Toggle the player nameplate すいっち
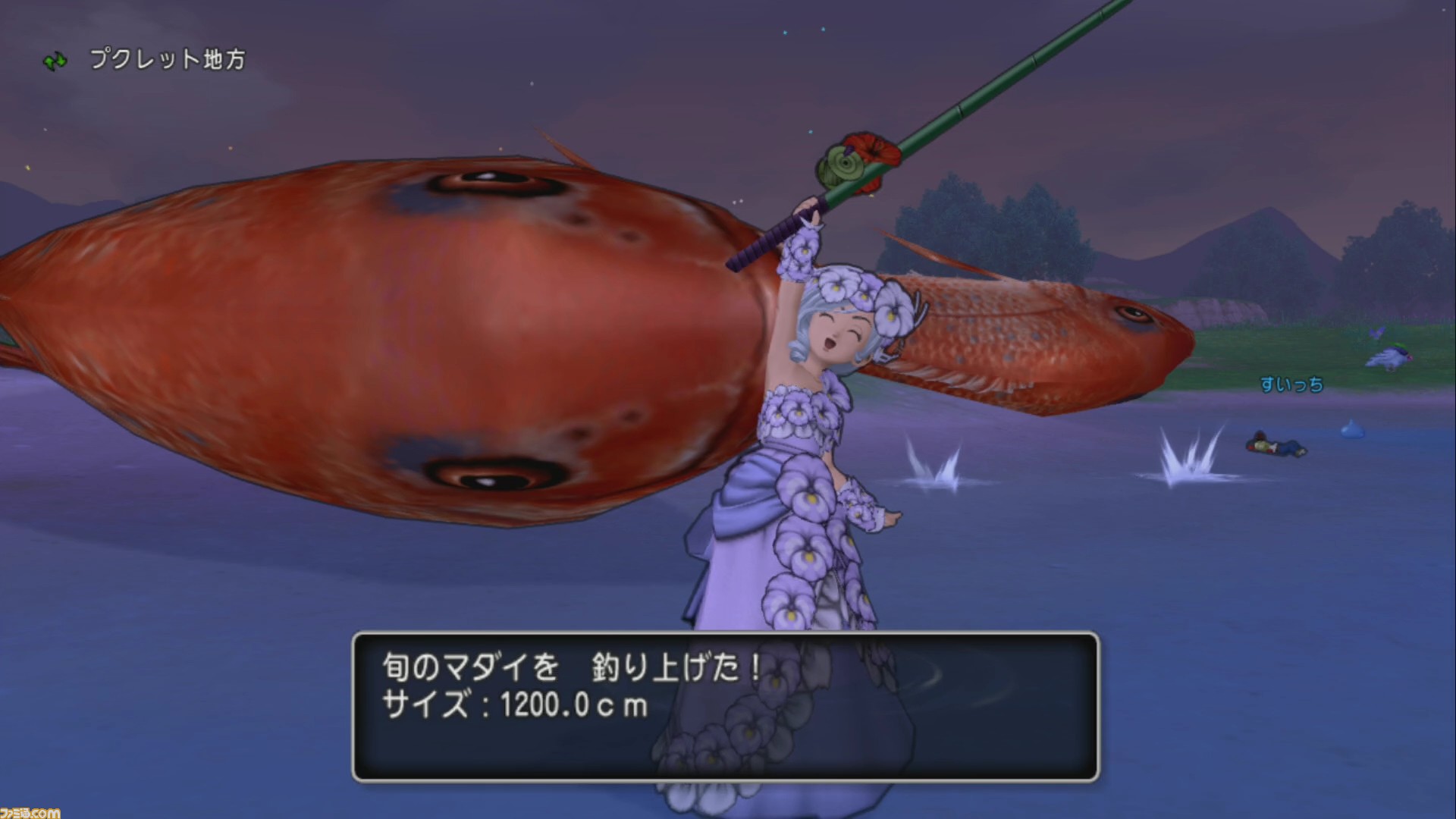Image resolution: width=1456 pixels, height=819 pixels. tap(1291, 384)
